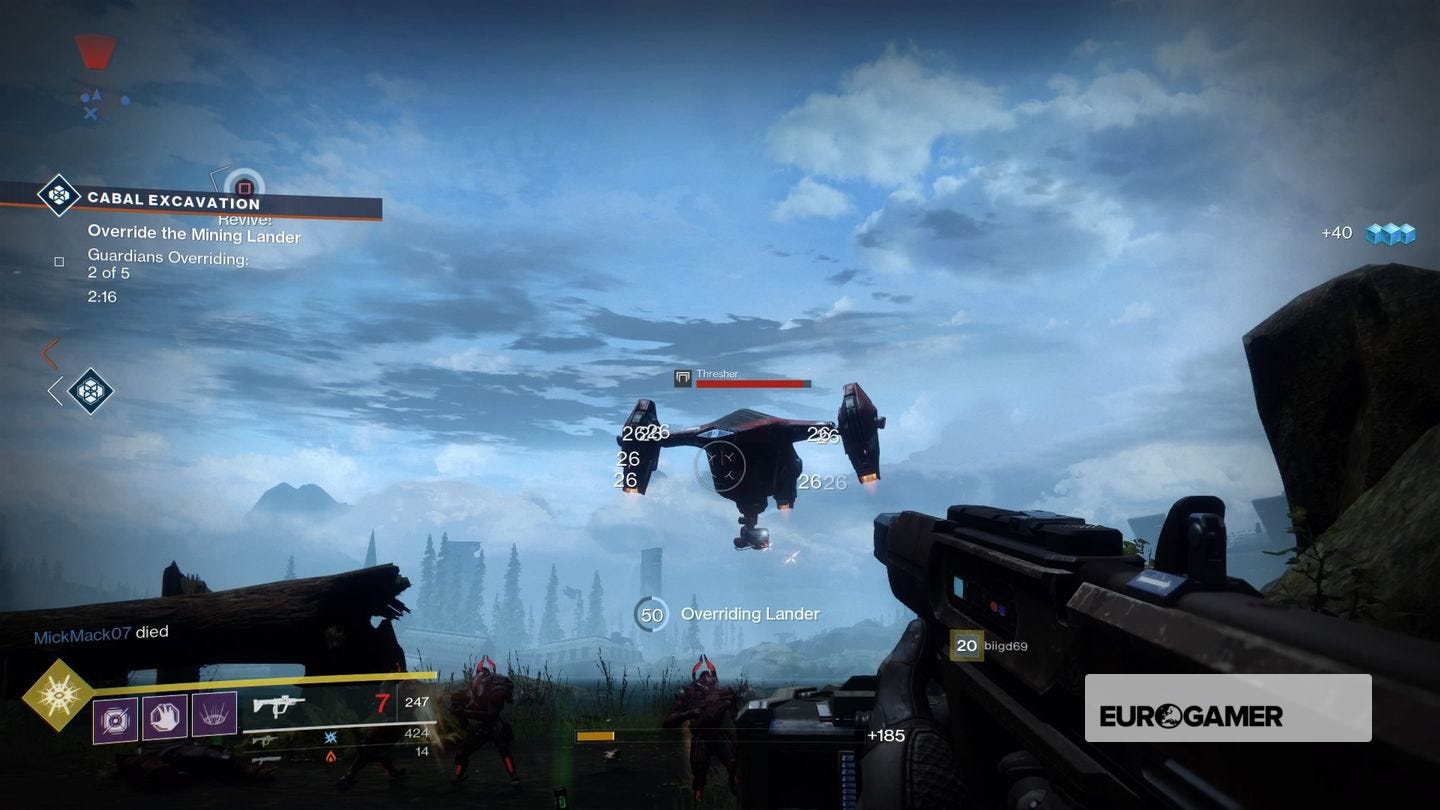Expand the lower Cabal event diamond marker
1440x810 pixels.
click(x=89, y=390)
